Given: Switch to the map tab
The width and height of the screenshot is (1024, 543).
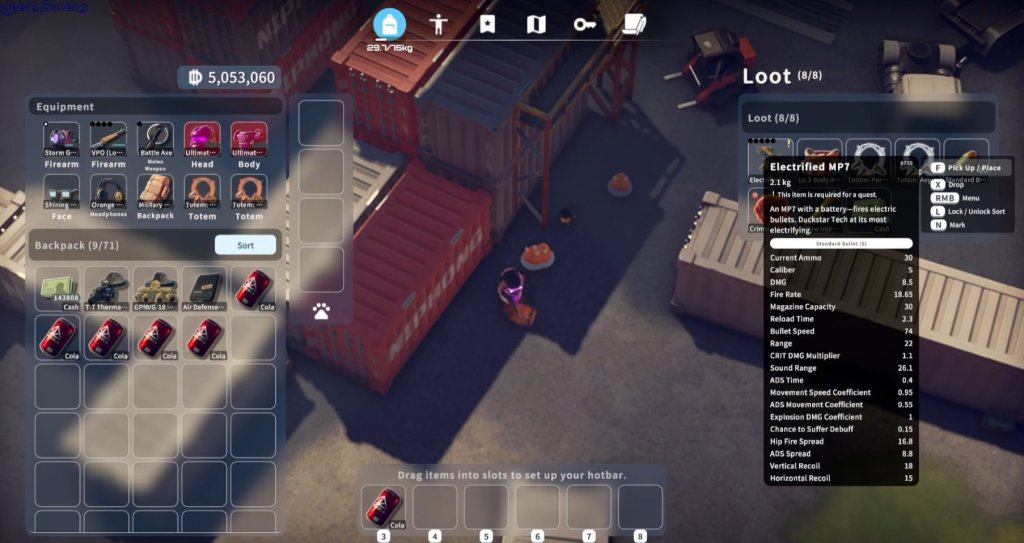Looking at the screenshot, I should (536, 25).
